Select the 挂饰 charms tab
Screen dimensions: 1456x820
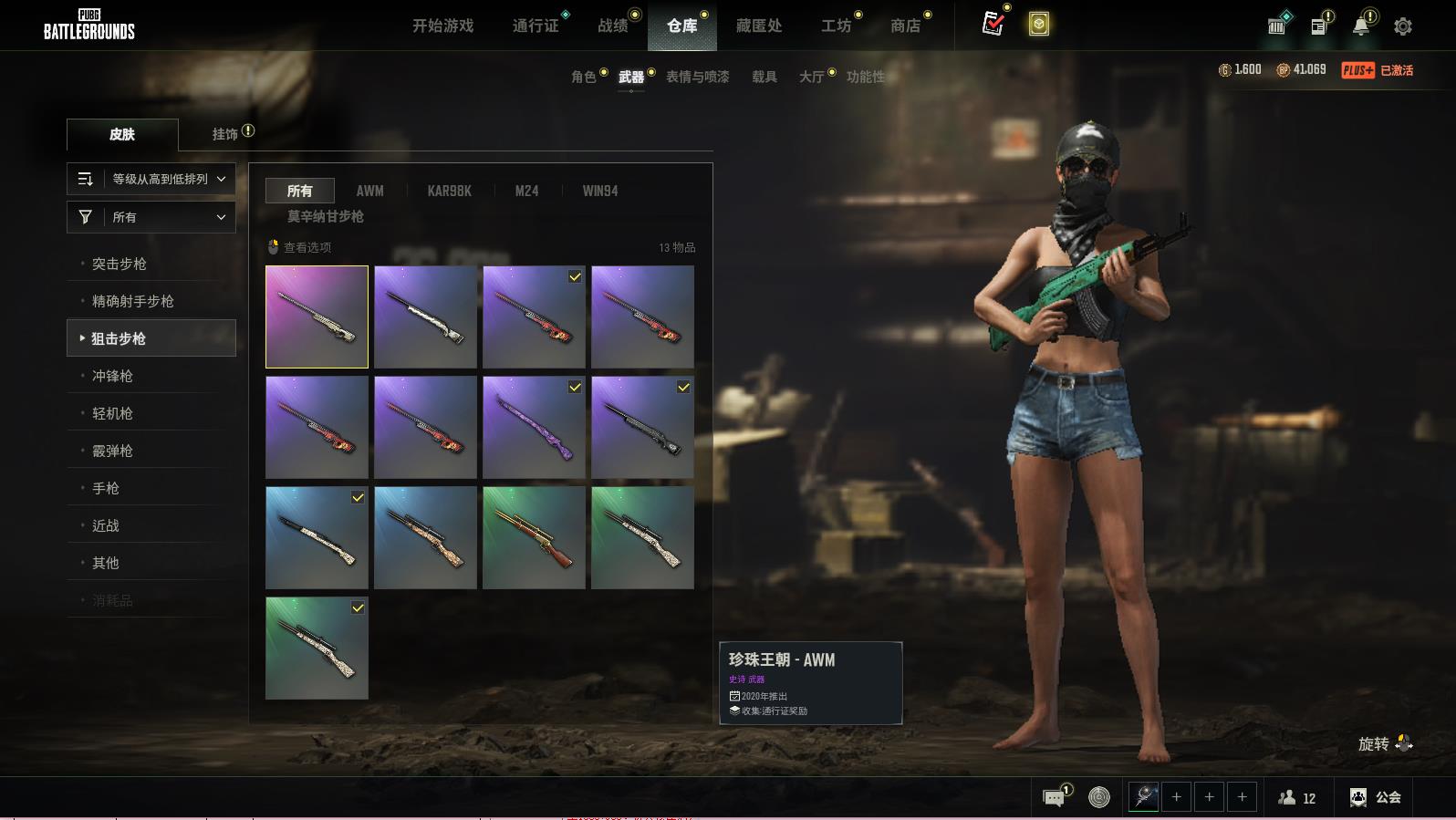coord(225,134)
